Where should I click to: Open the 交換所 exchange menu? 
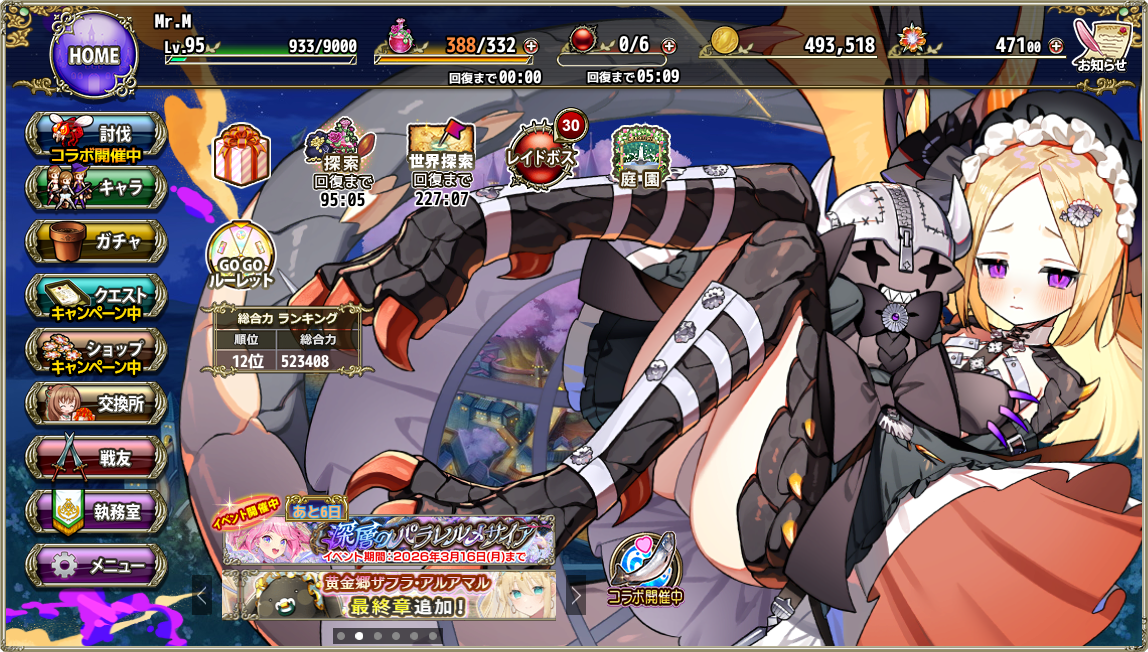[96, 404]
